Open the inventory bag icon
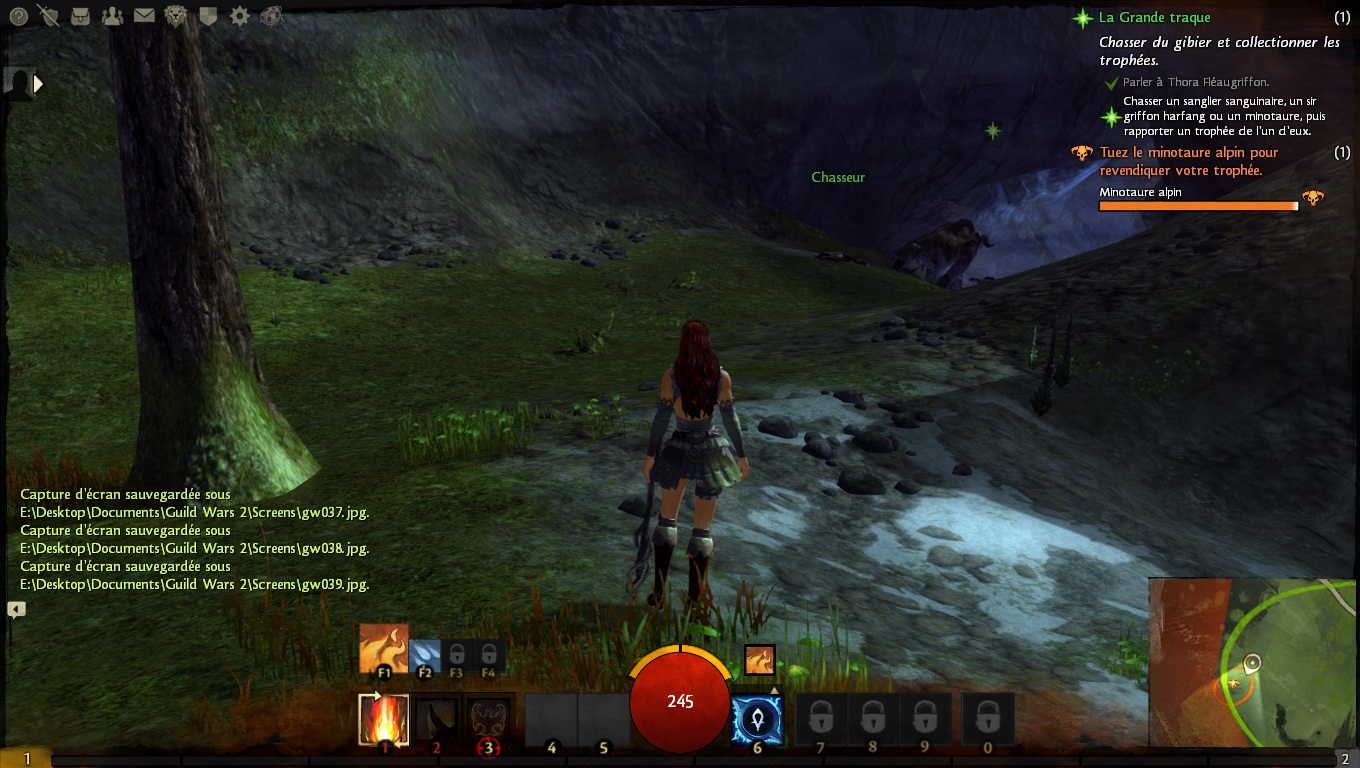Screen dimensions: 1360x768 [x=80, y=16]
